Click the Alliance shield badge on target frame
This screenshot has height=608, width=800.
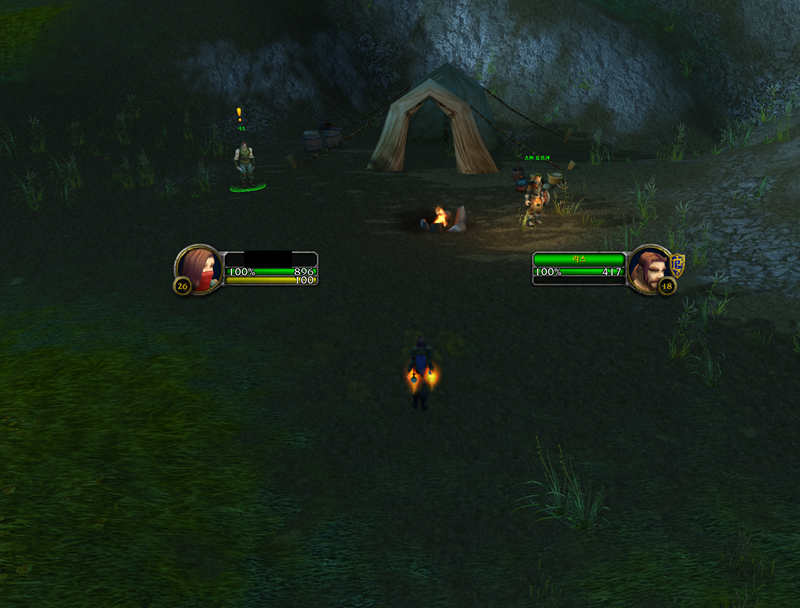(x=677, y=264)
